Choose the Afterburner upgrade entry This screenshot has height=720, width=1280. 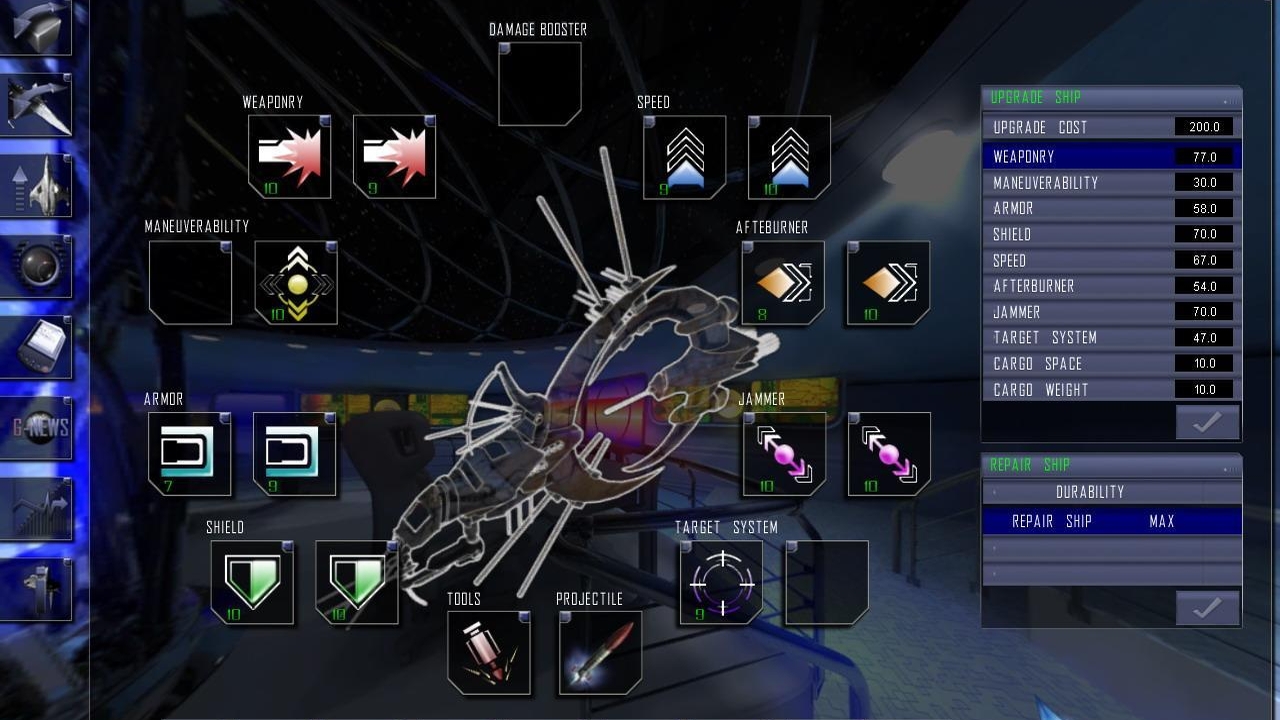[1110, 286]
